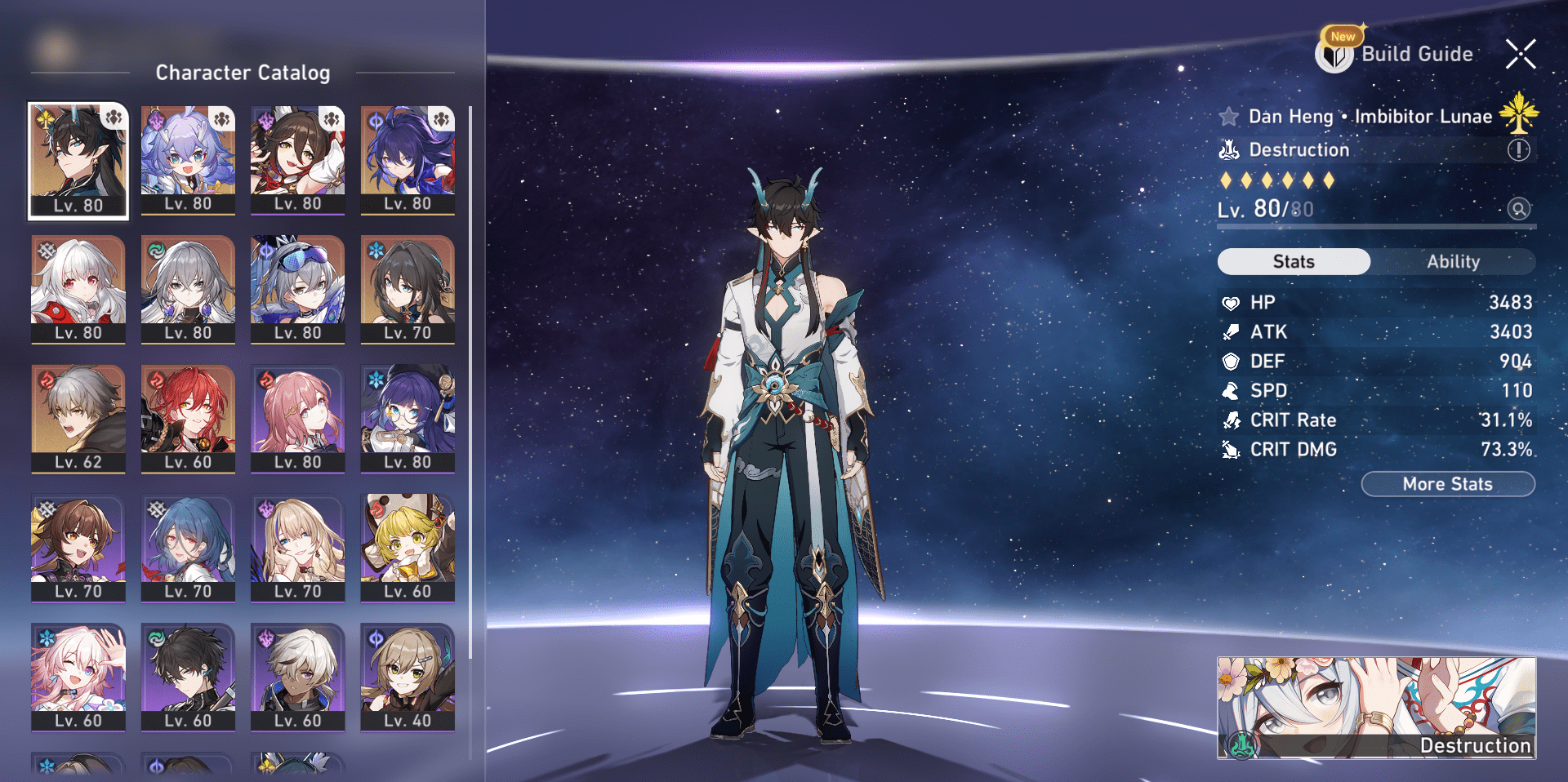Switch to the Ability tab
Viewport: 1568px width, 782px height.
(1454, 261)
